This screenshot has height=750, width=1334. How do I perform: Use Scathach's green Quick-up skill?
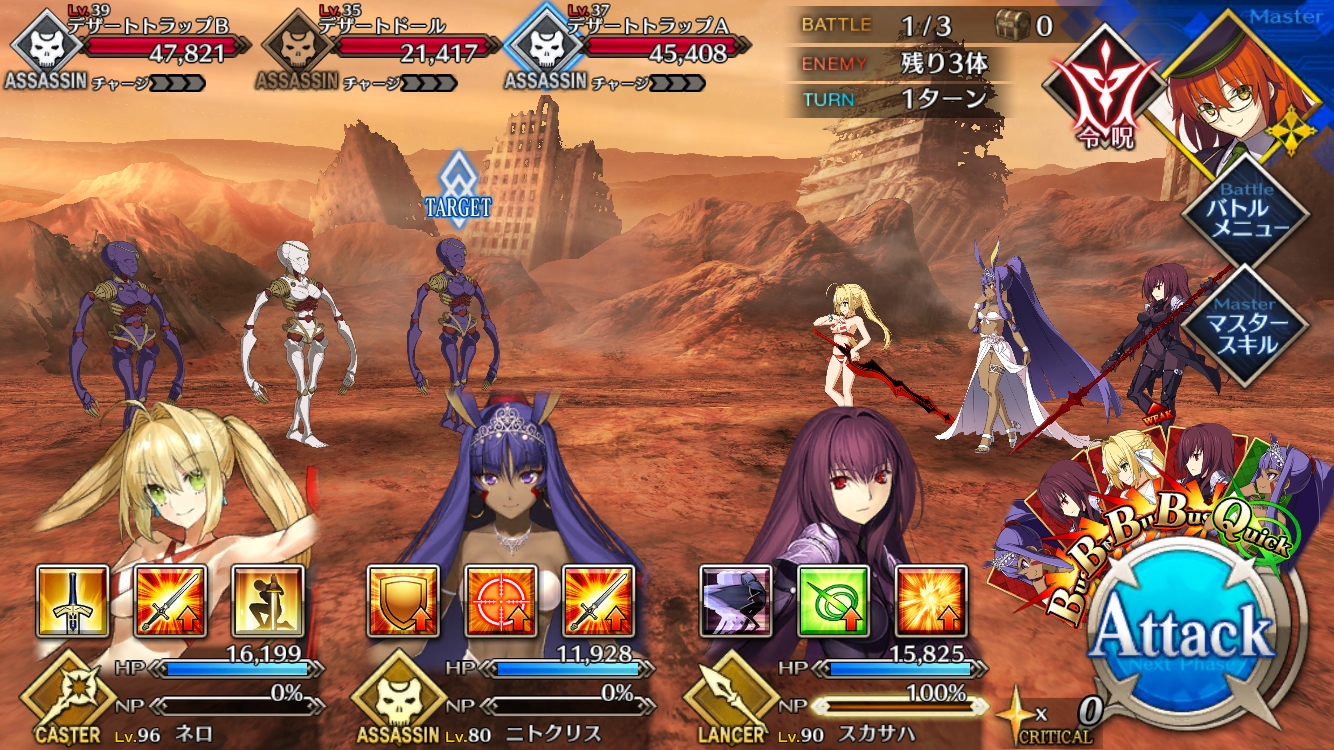(x=833, y=602)
